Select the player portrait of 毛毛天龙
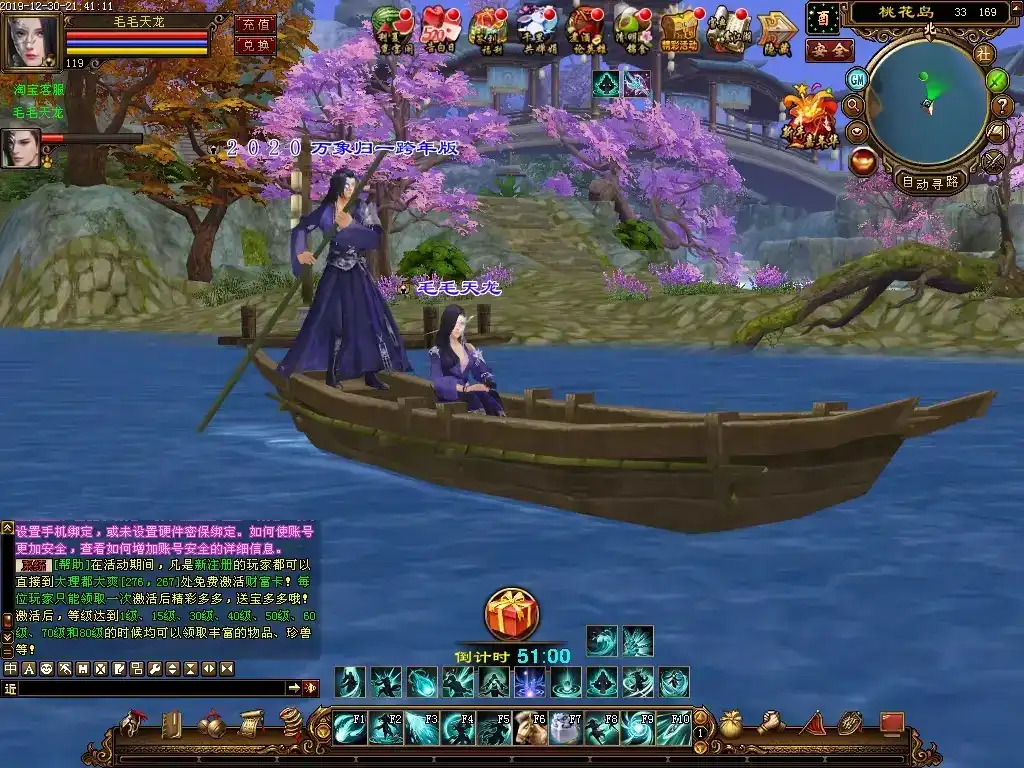 32,40
